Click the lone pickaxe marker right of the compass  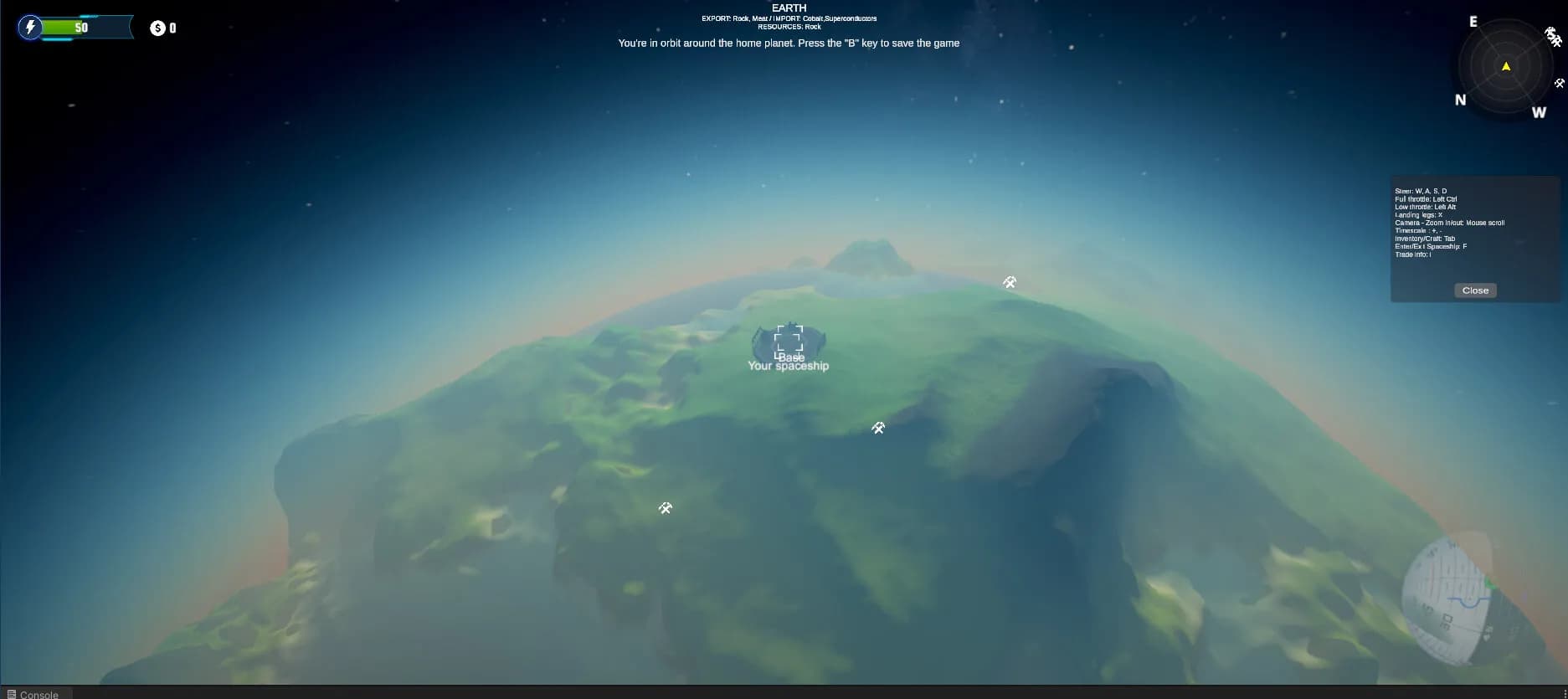[1559, 83]
